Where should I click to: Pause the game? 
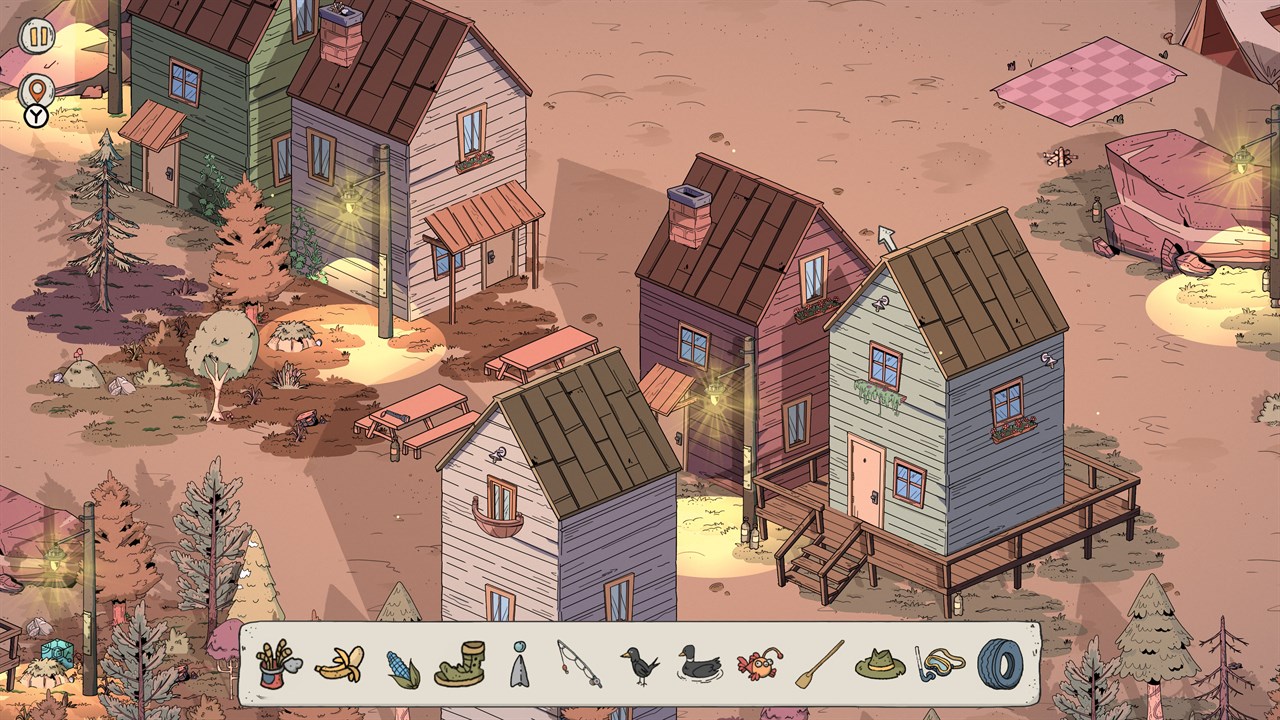point(37,37)
